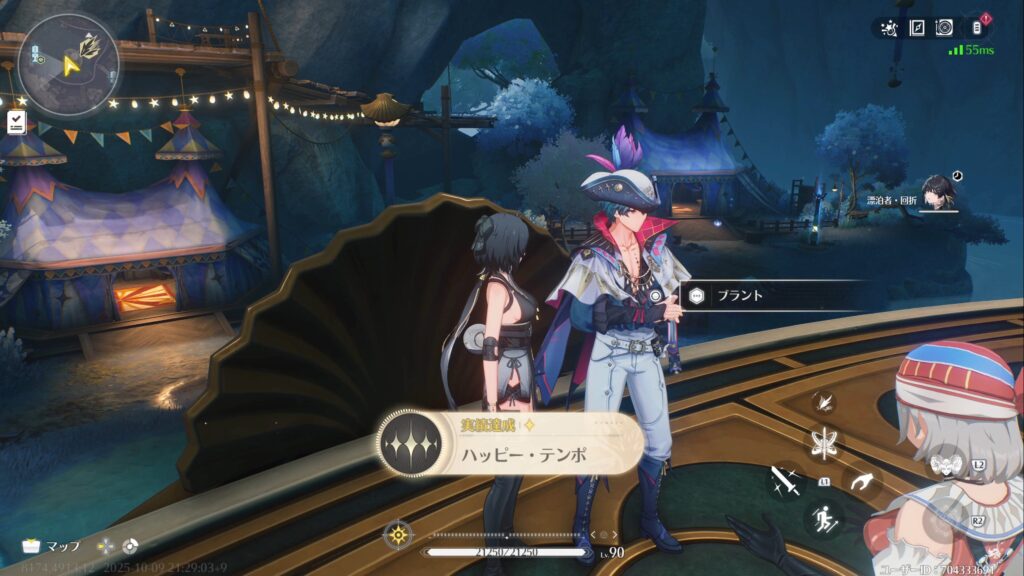Use the grapple hook hand icon
This screenshot has width=1024, height=576.
point(860,483)
